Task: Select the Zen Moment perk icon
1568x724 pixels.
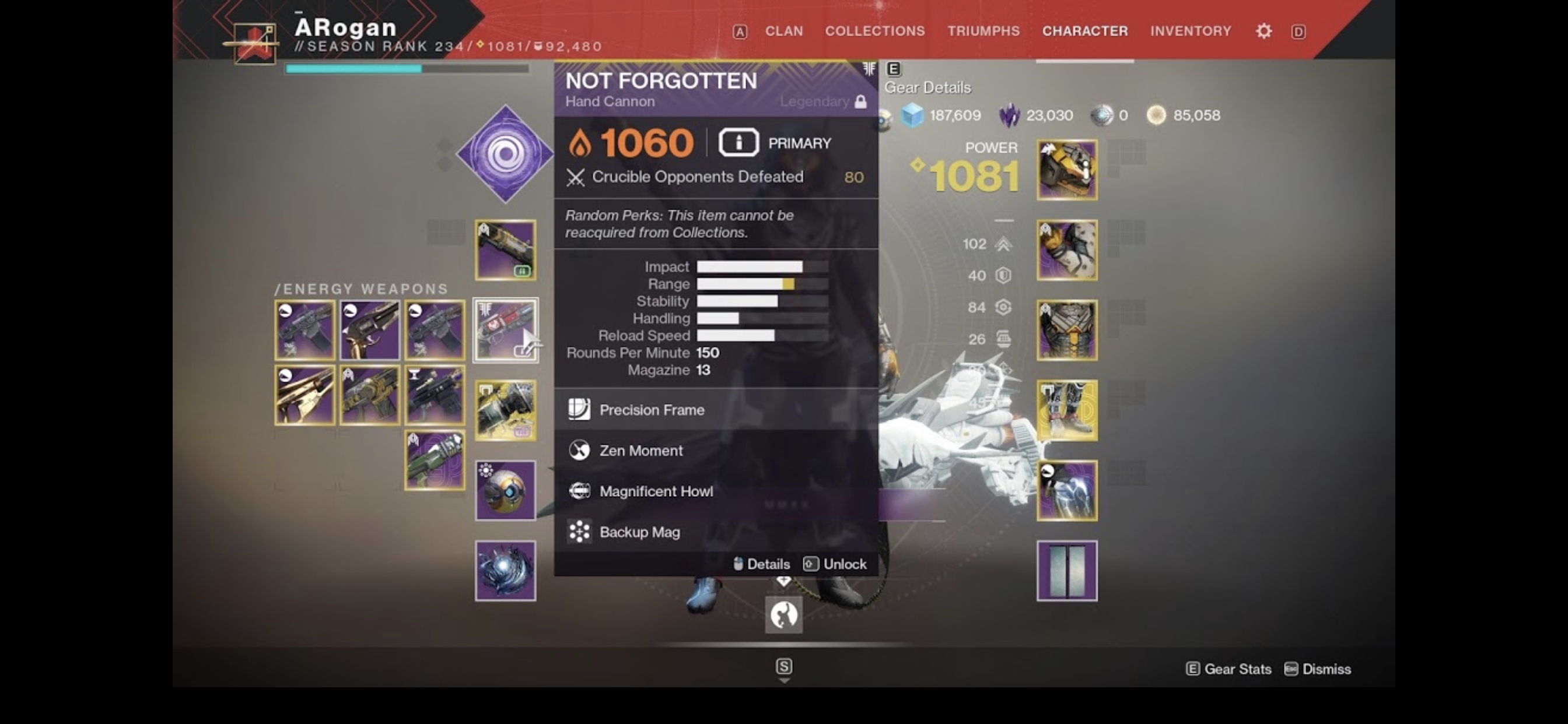Action: pyautogui.click(x=579, y=450)
